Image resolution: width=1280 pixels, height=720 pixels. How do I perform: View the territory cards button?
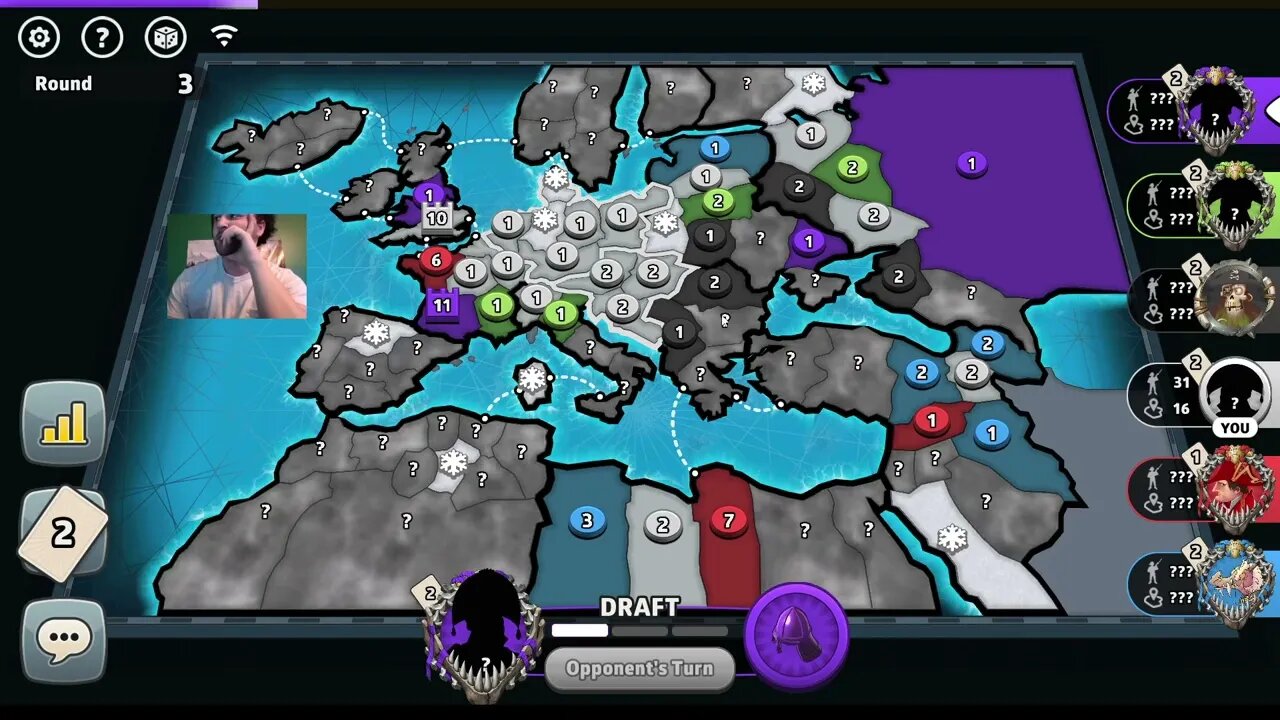(63, 534)
